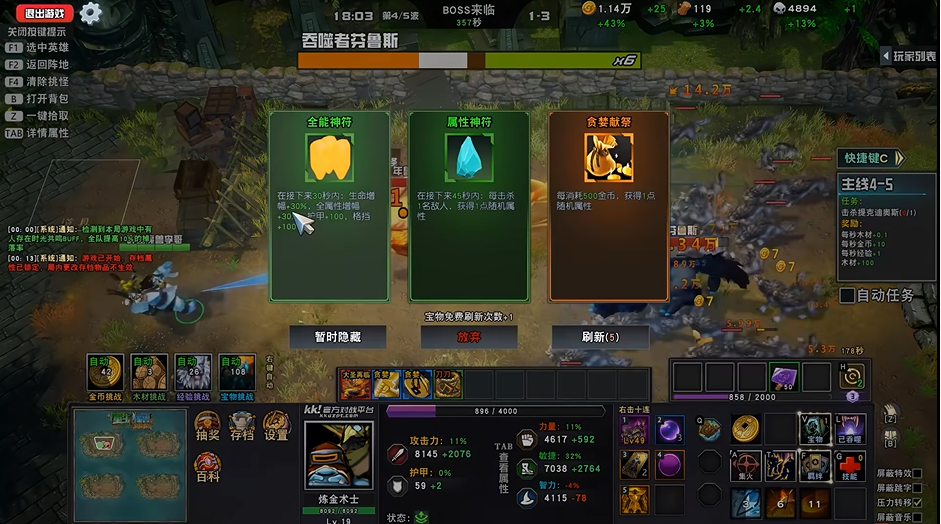Pick the 贪婪献祭 treasure card
Image resolution: width=941 pixels, height=524 pixels.
608,205
